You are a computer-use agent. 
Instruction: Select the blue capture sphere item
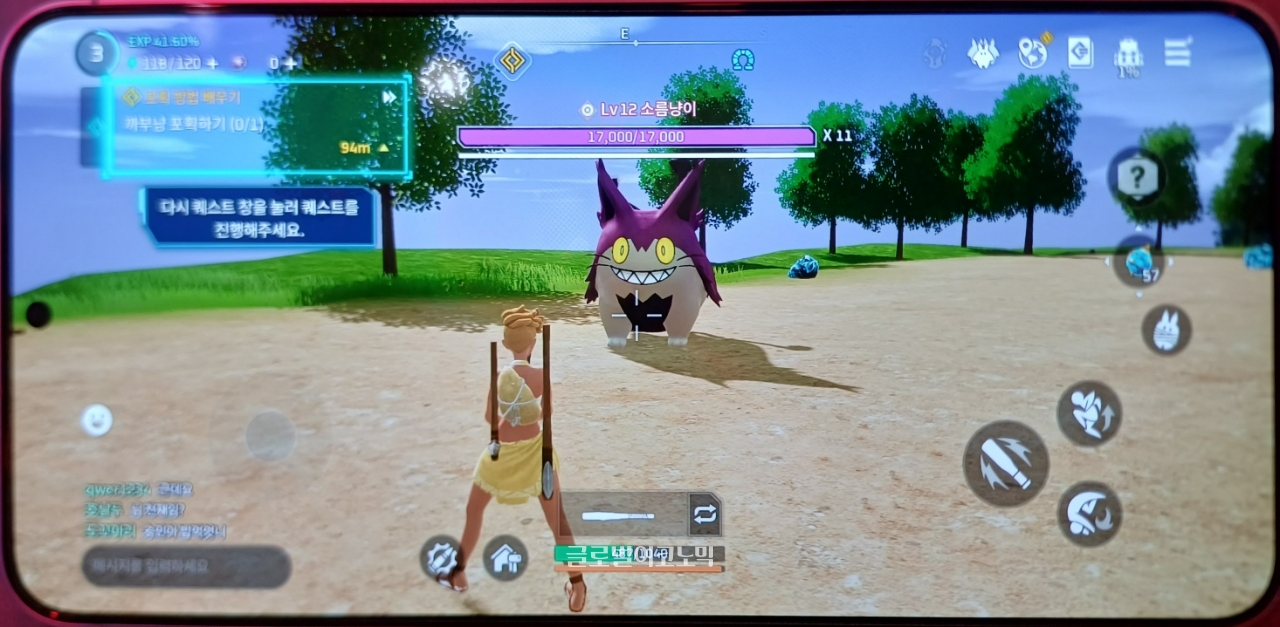[1139, 263]
